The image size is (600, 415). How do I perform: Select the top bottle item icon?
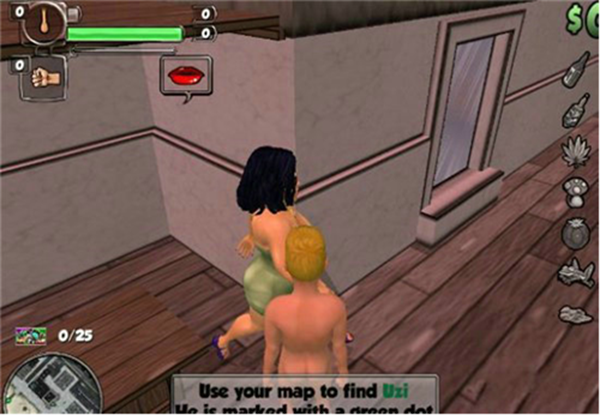(575, 69)
